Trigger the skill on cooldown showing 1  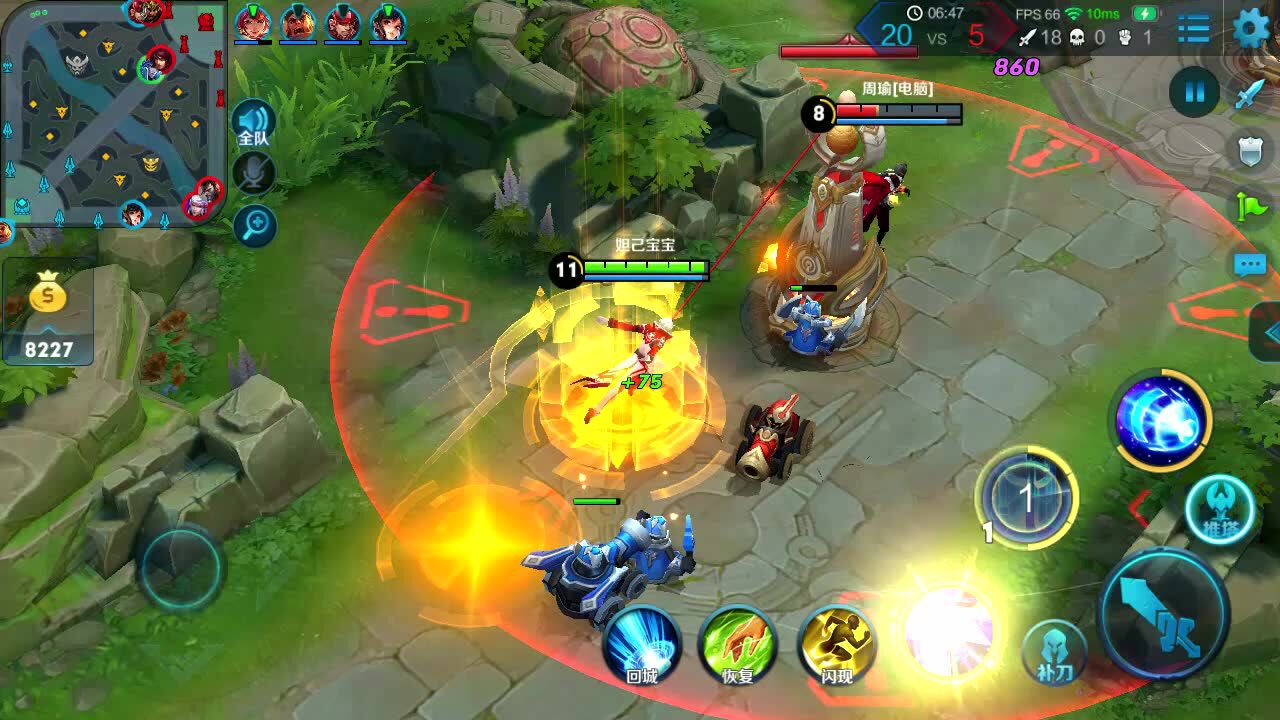[1026, 498]
